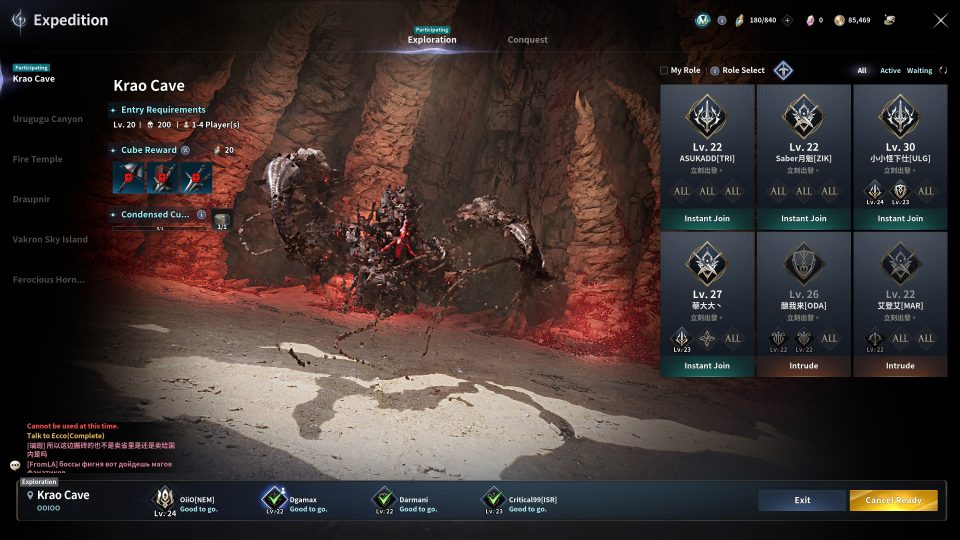Instant Join the Lv. 30 [ULG] party
The height and width of the screenshot is (540, 960).
(x=900, y=219)
